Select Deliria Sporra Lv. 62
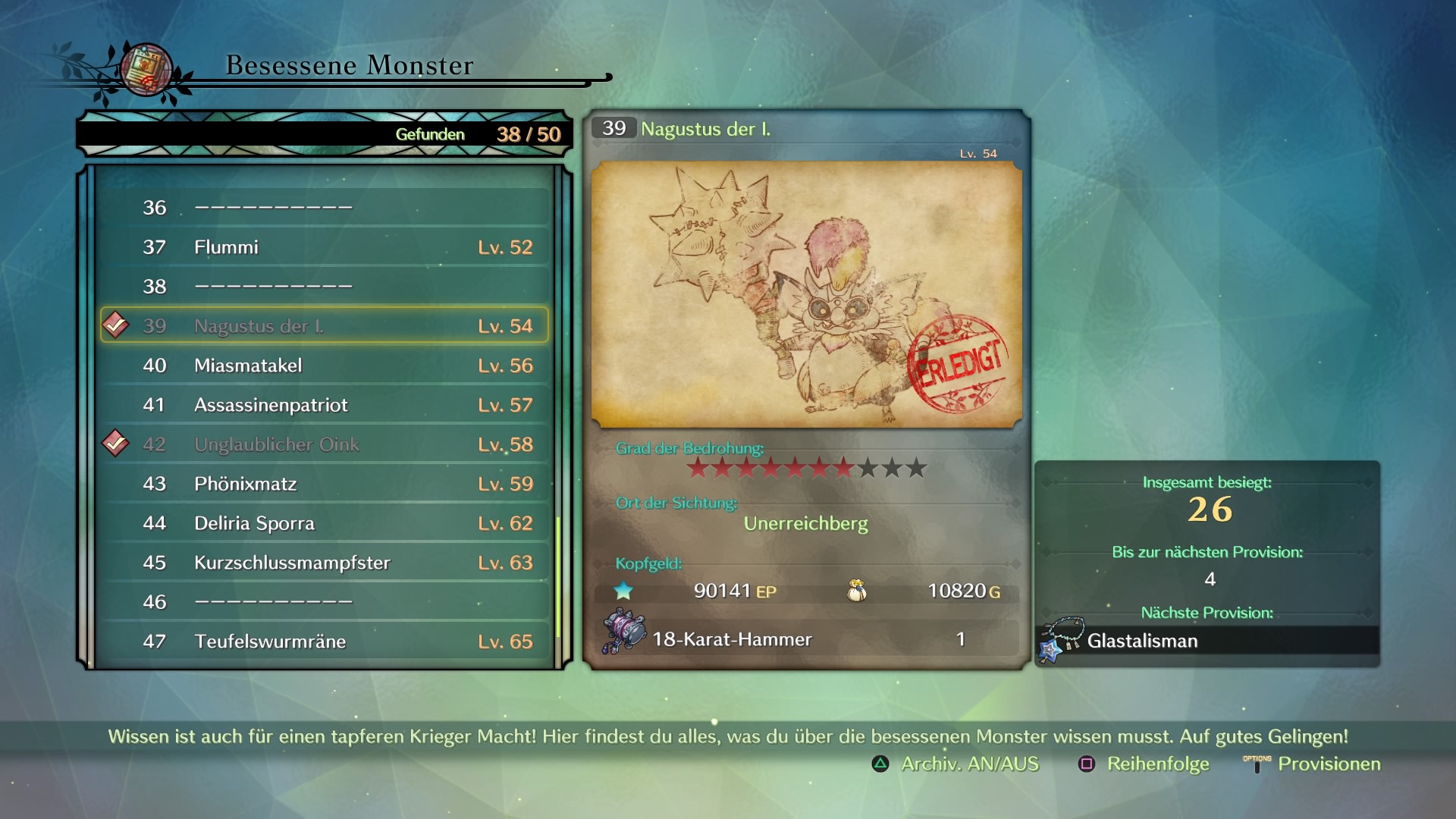This screenshot has width=1456, height=819. tap(325, 523)
